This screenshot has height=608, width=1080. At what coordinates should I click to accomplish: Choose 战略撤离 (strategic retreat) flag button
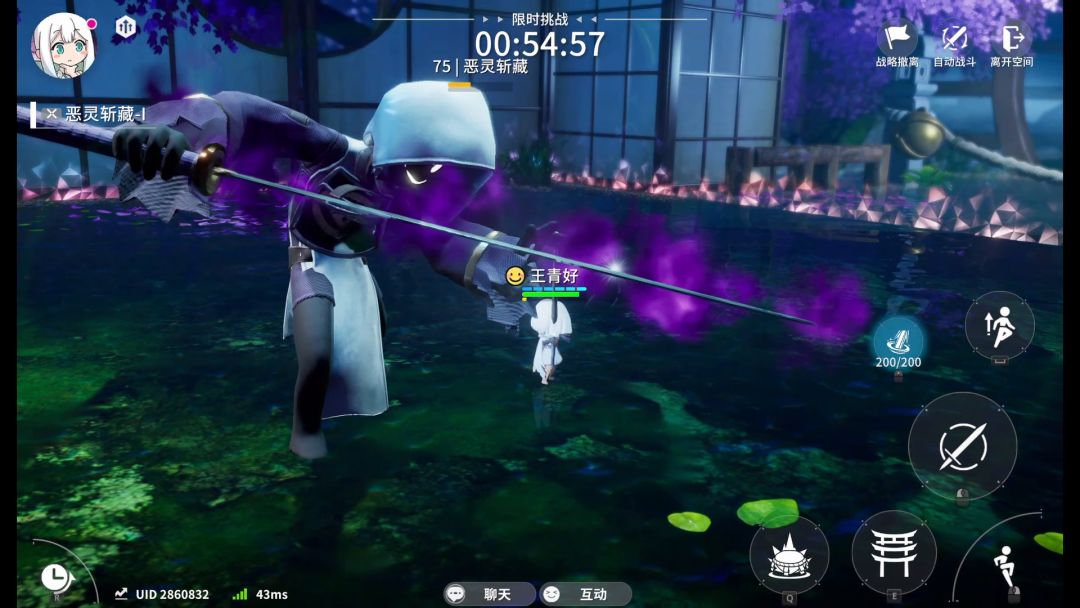897,42
